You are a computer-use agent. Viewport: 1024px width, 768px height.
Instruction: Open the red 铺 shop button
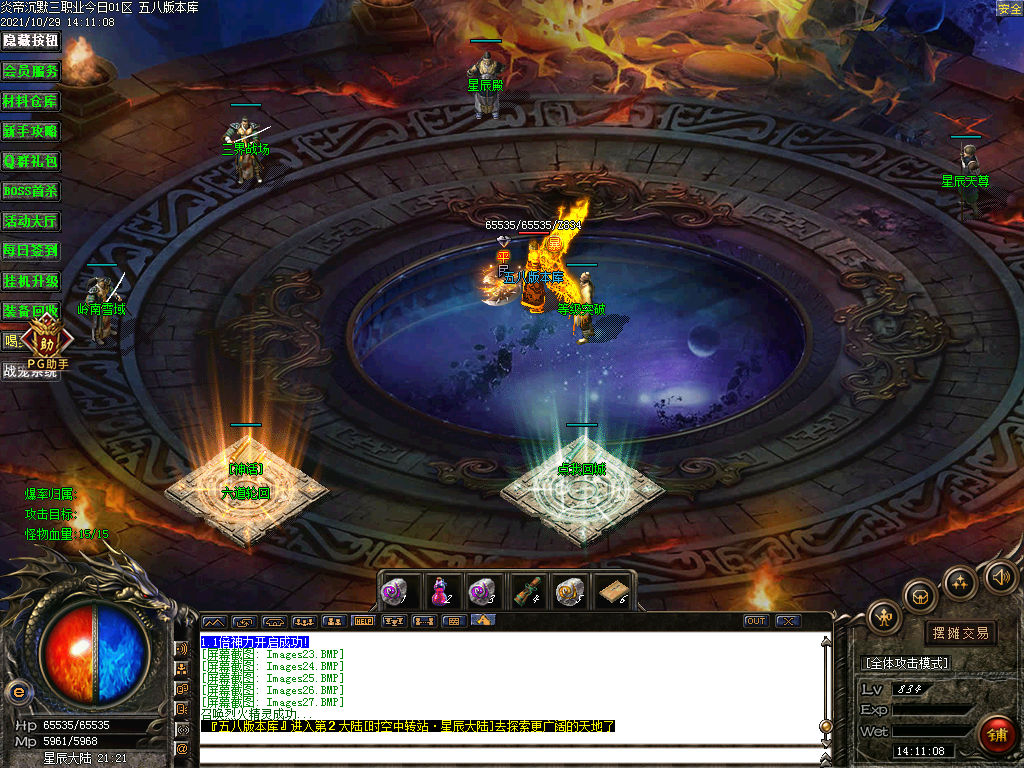pos(996,735)
